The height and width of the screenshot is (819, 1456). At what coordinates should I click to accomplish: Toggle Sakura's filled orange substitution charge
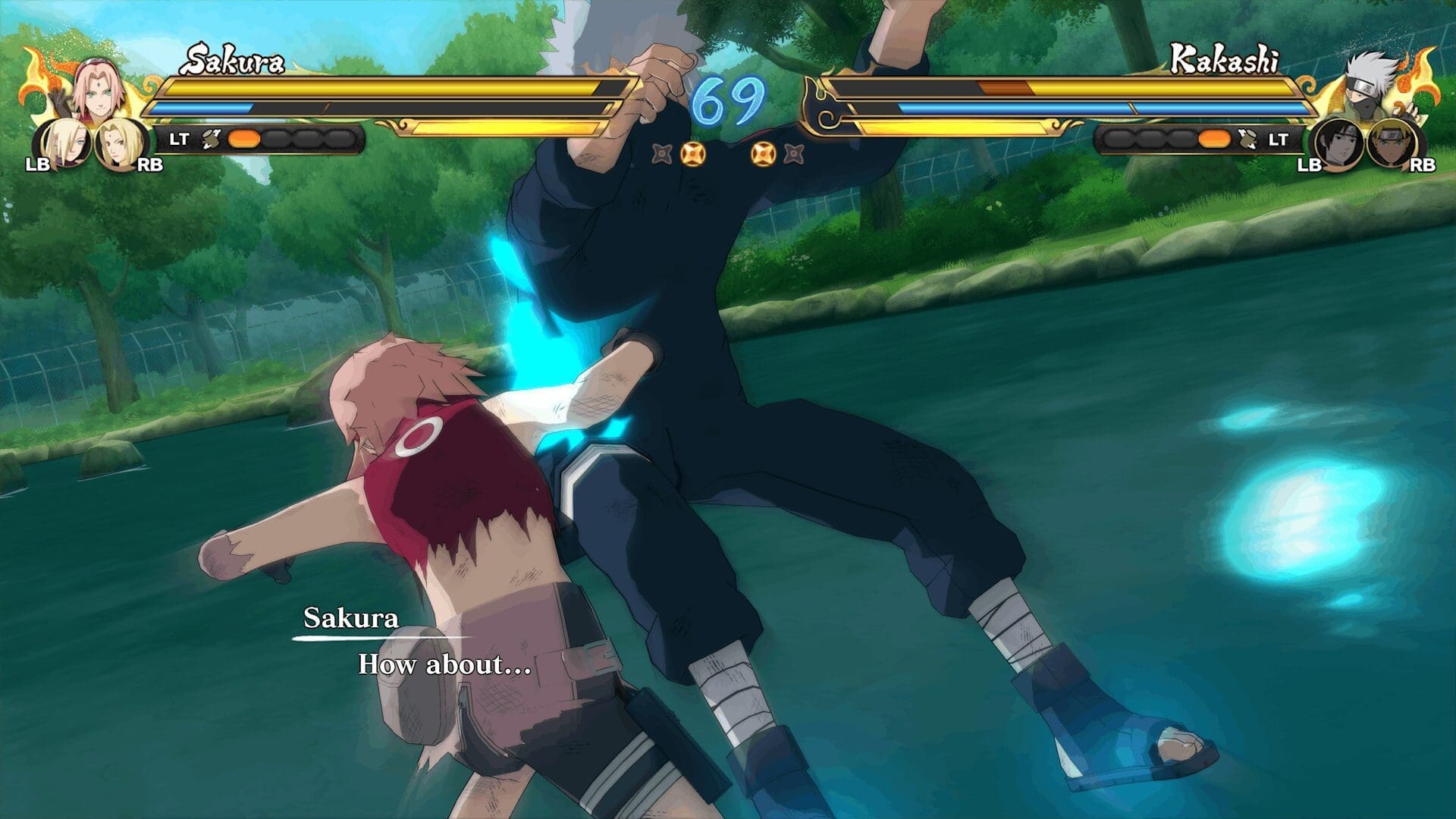pyautogui.click(x=243, y=137)
